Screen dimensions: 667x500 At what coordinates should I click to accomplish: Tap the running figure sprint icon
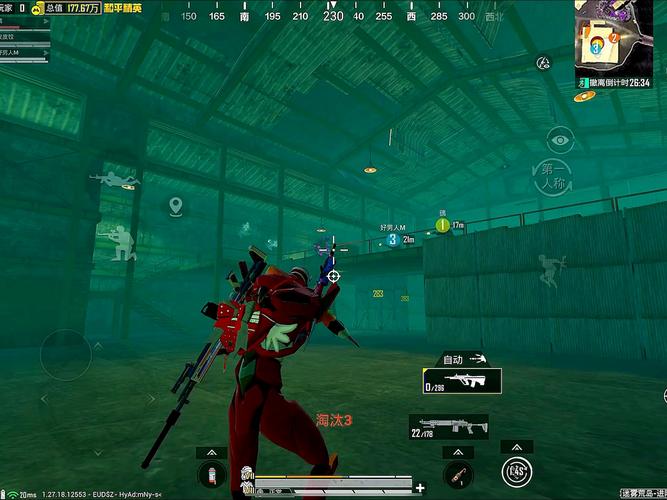[549, 269]
